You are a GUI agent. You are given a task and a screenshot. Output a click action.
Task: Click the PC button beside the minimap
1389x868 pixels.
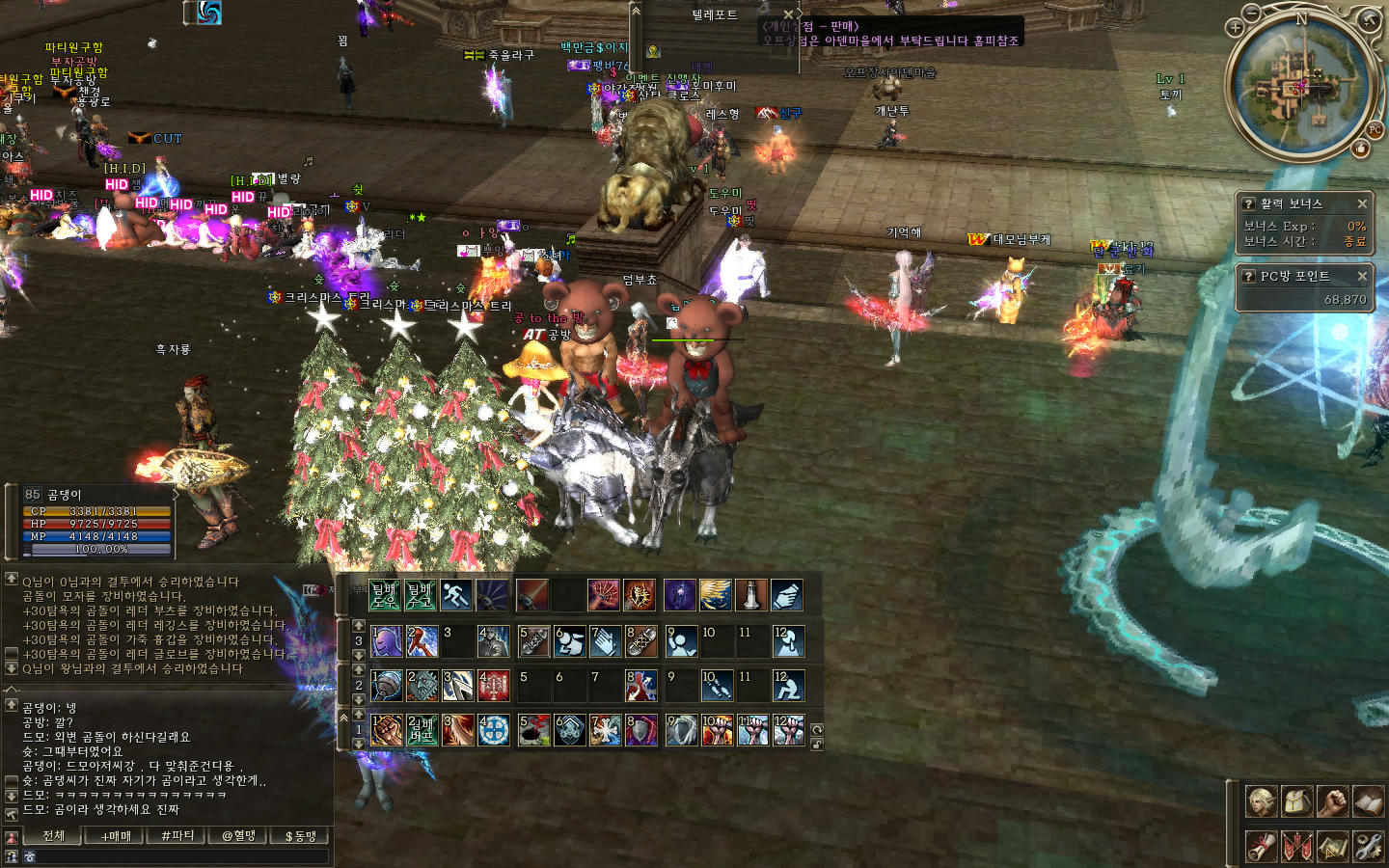coord(1375,130)
